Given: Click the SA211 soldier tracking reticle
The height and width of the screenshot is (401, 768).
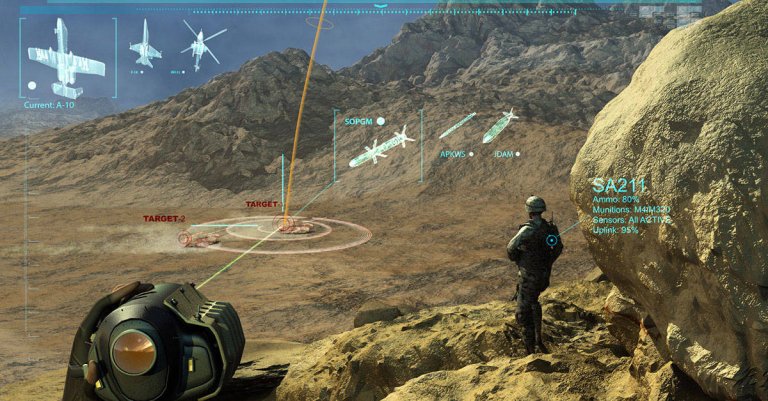Looking at the screenshot, I should coord(551,240).
